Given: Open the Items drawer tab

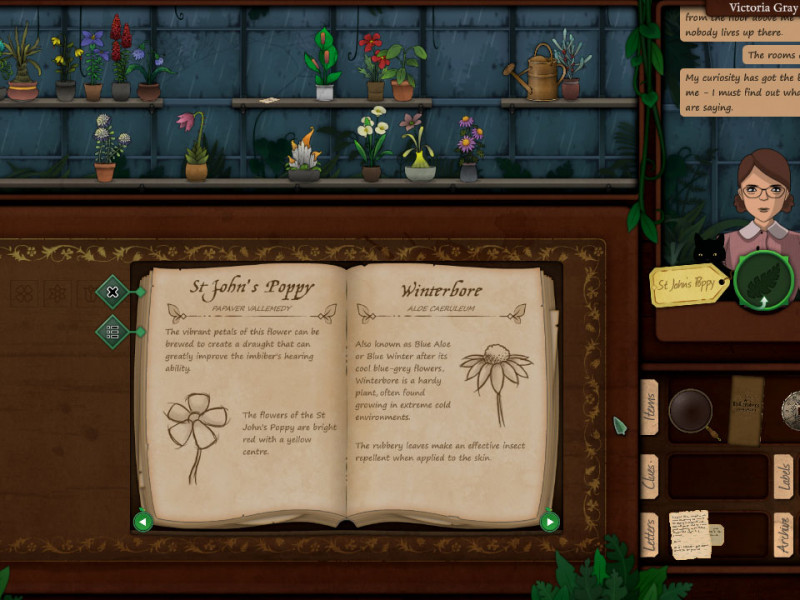Looking at the screenshot, I should [651, 407].
